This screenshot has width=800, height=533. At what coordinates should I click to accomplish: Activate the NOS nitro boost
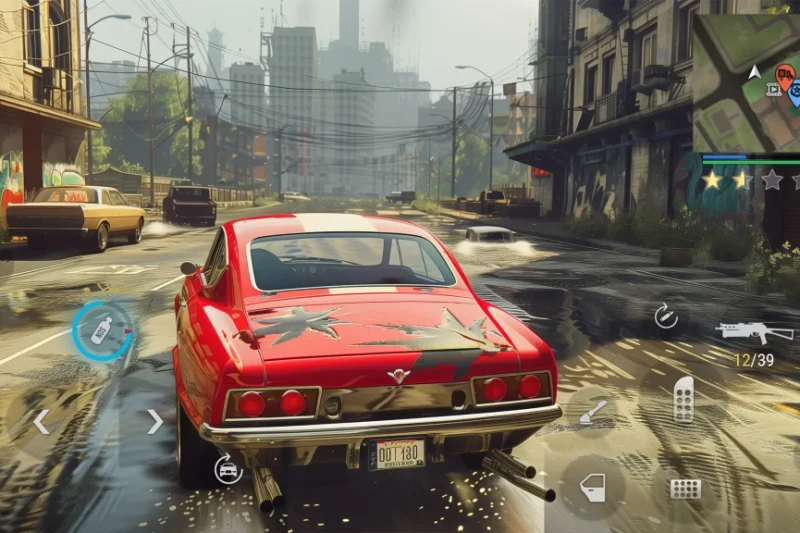[102, 331]
